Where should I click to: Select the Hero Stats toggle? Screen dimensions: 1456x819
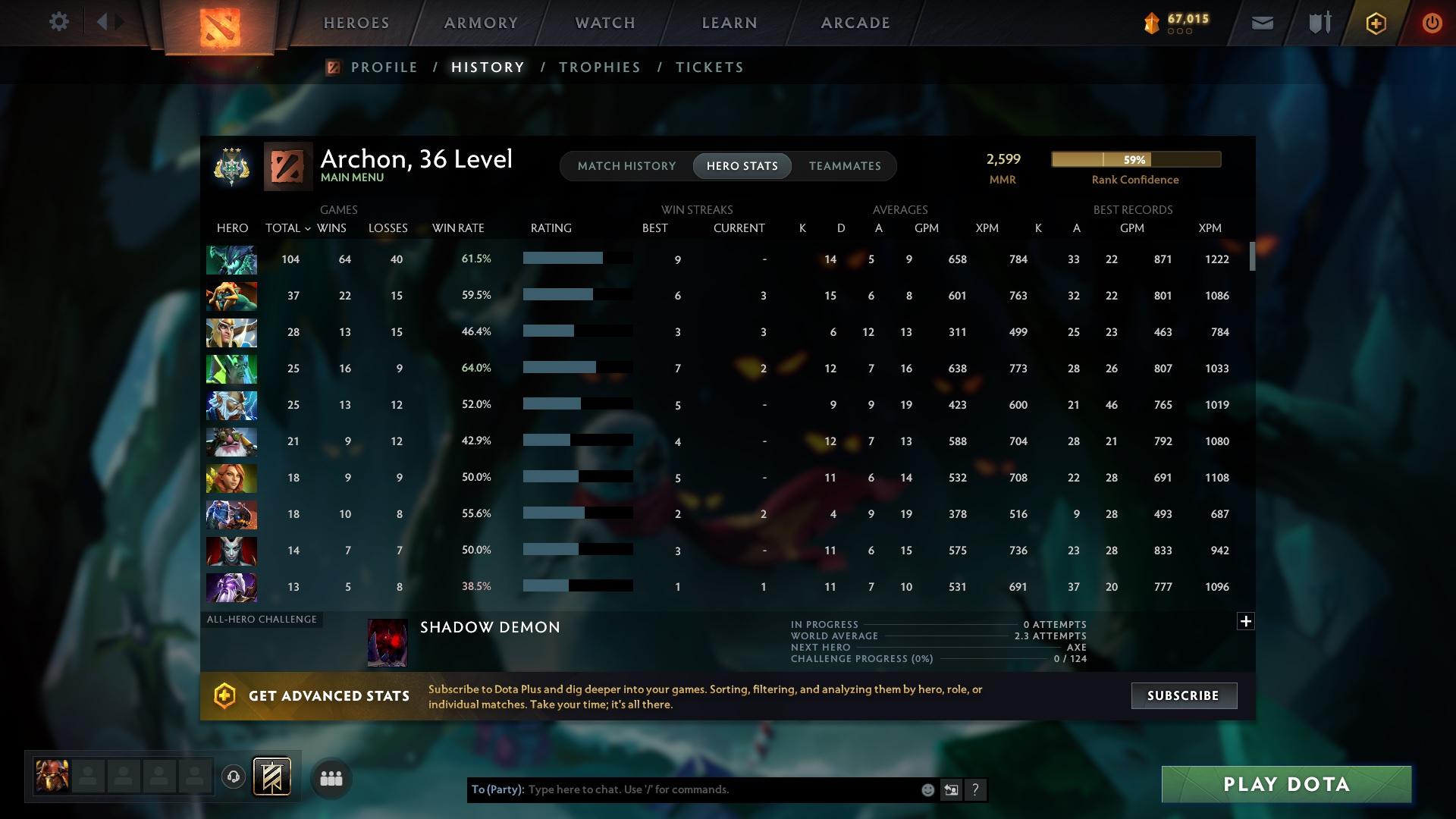point(742,165)
